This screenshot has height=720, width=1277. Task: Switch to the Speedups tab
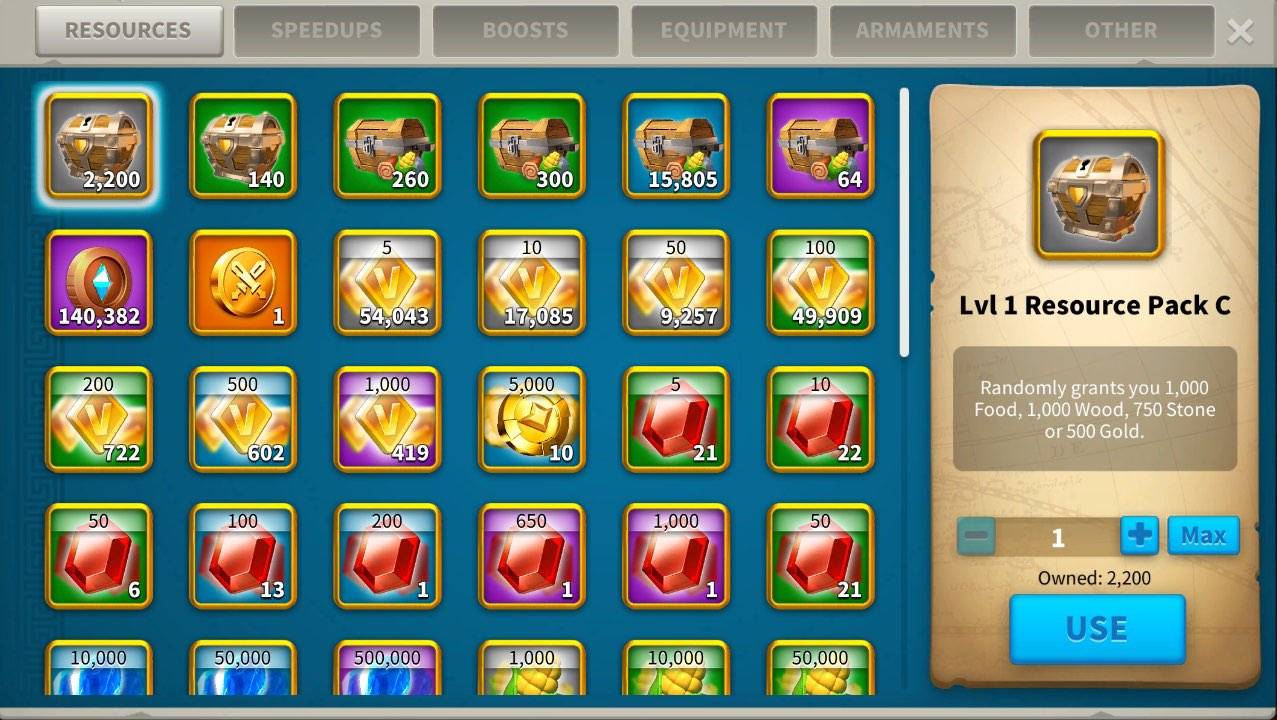coord(326,31)
